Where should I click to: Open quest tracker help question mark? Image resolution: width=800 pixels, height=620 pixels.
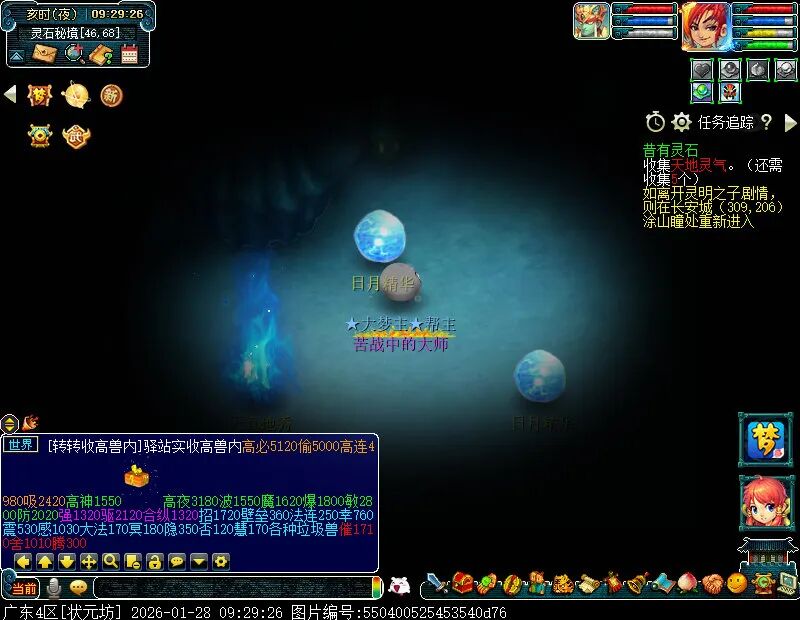click(x=766, y=122)
